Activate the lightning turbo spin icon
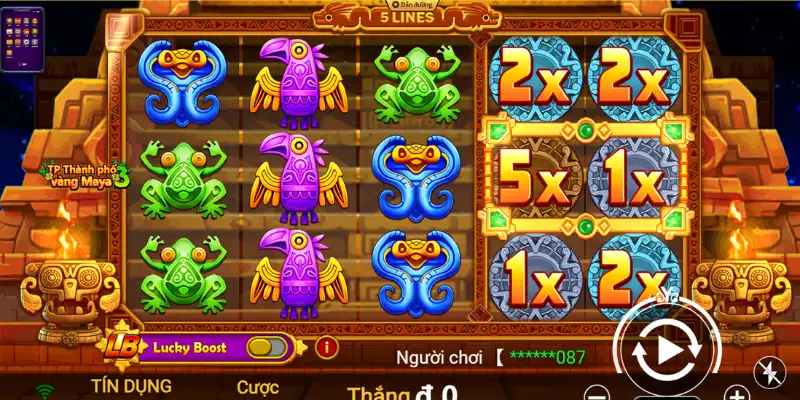Image resolution: width=800 pixels, height=400 pixels. point(770,372)
